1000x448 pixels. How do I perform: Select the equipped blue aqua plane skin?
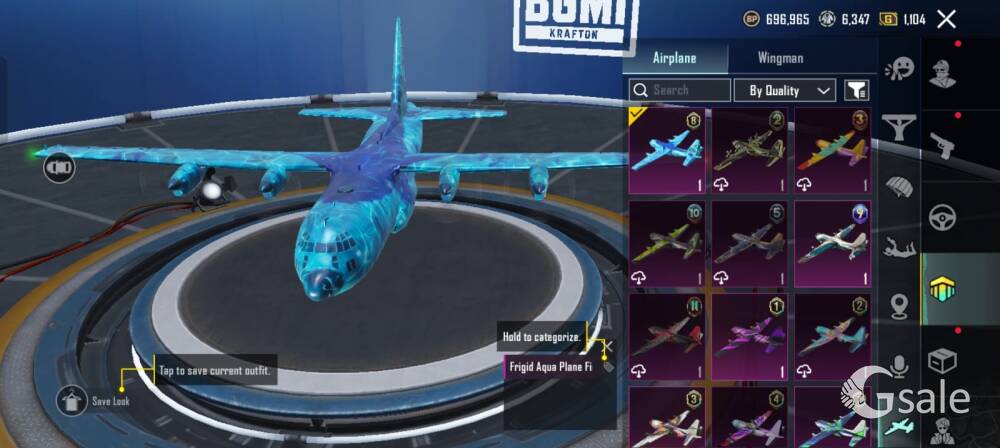click(667, 150)
